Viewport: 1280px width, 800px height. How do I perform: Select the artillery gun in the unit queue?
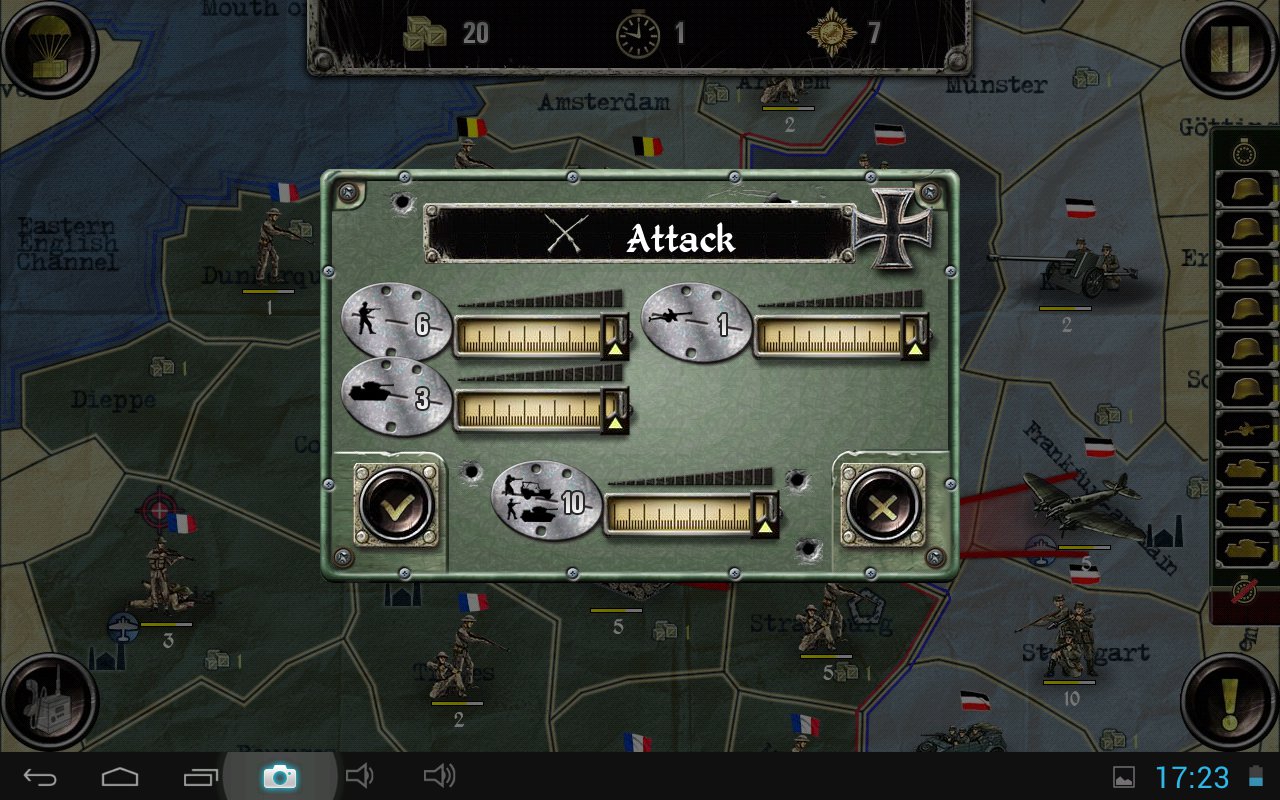pyautogui.click(x=1246, y=430)
